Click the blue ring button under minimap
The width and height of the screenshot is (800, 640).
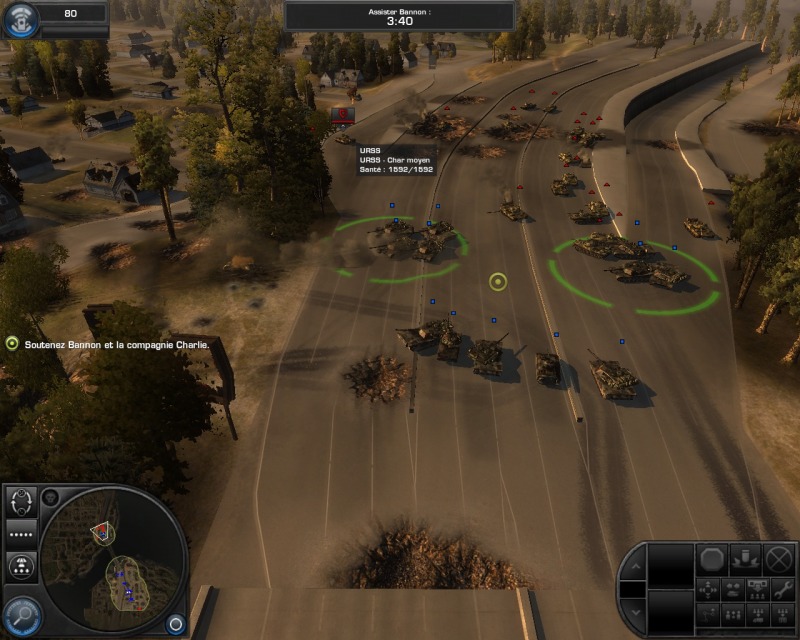click(175, 623)
